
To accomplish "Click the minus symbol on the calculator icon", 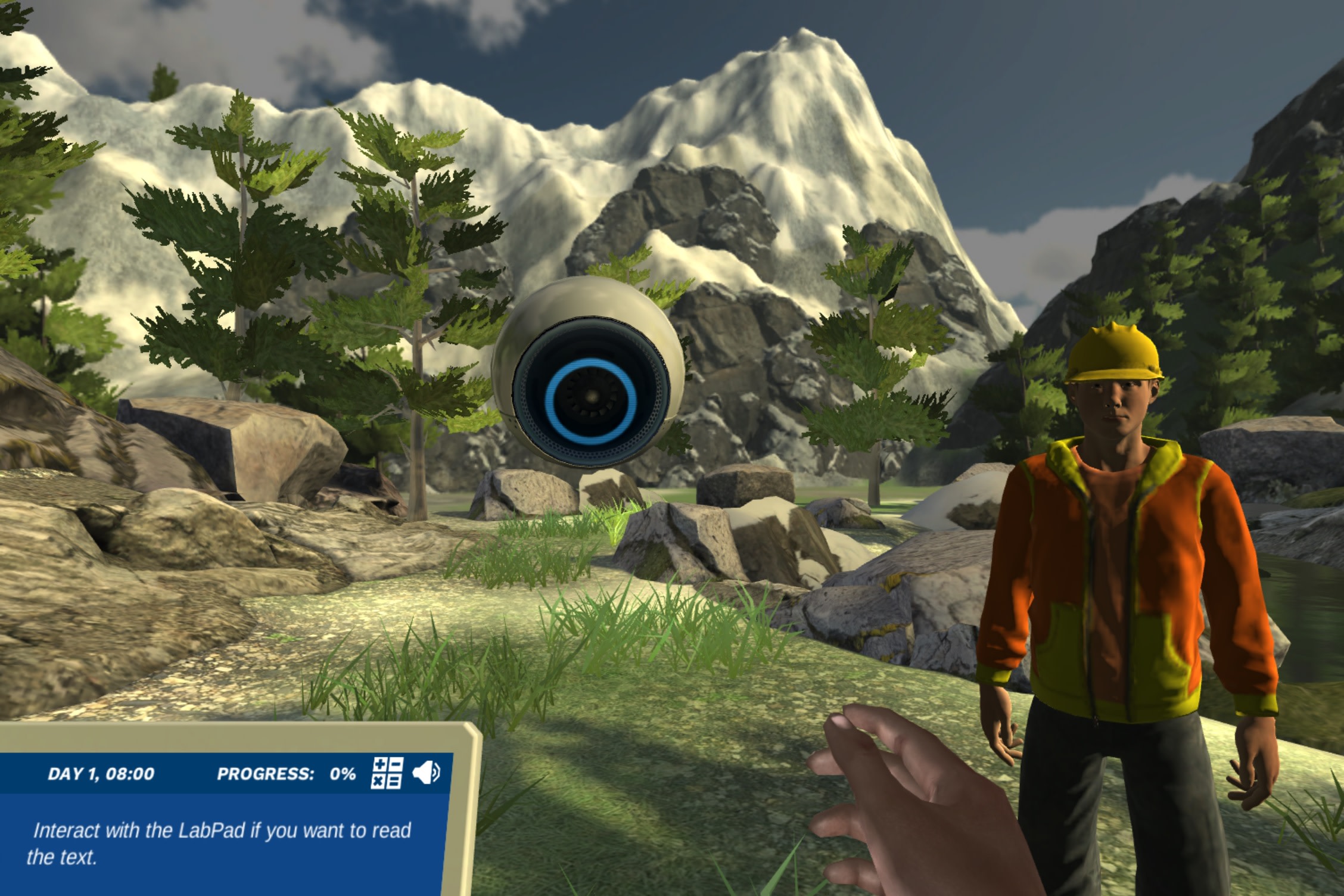I will [x=396, y=764].
